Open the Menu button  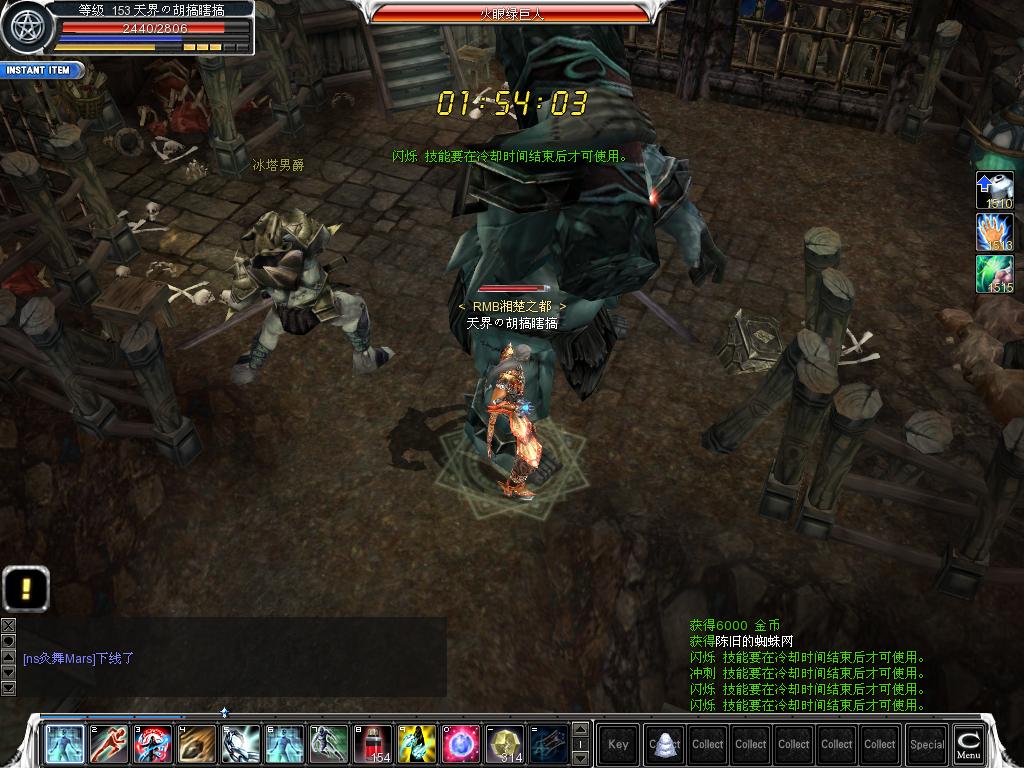967,743
